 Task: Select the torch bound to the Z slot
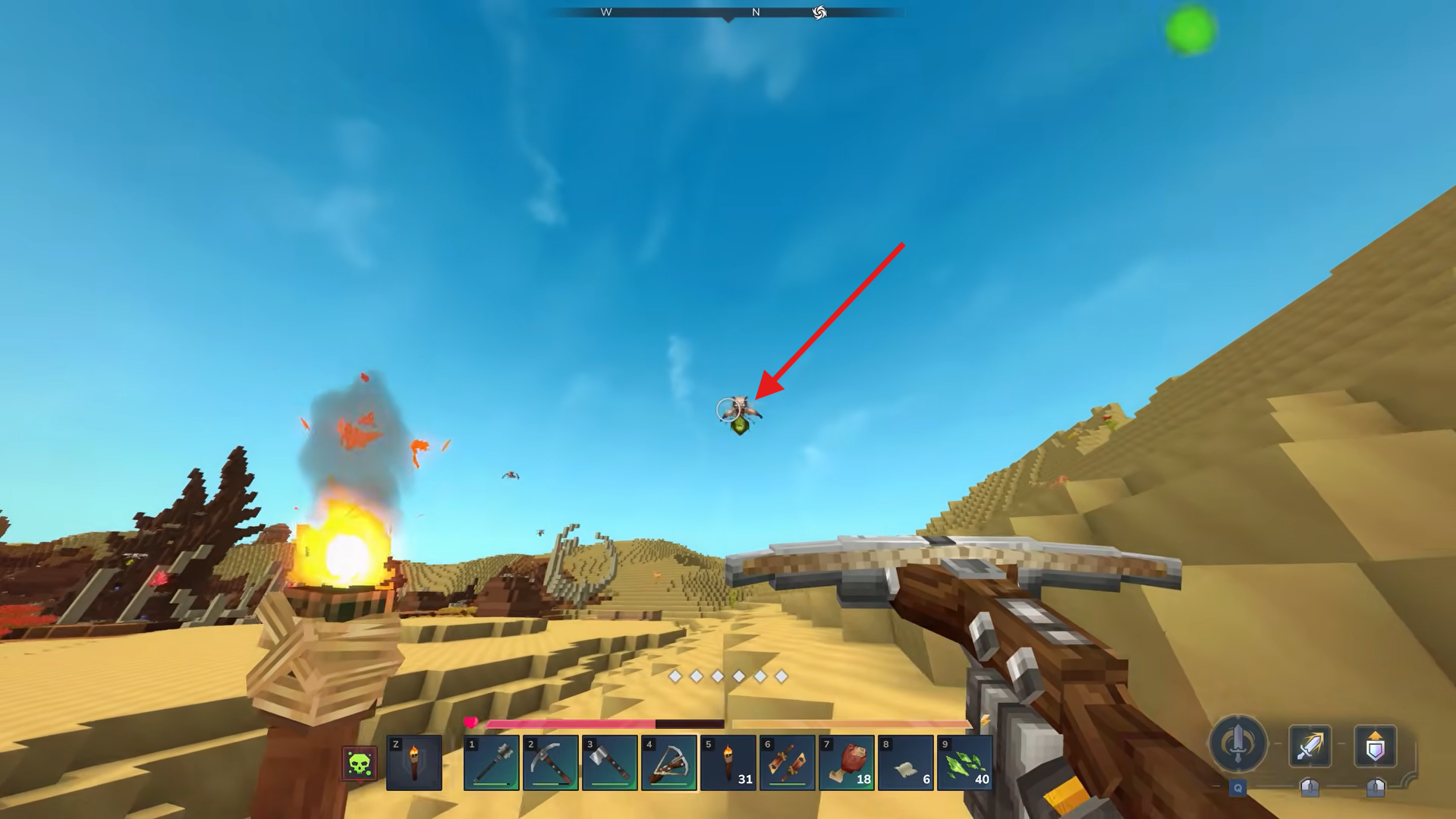(x=414, y=763)
